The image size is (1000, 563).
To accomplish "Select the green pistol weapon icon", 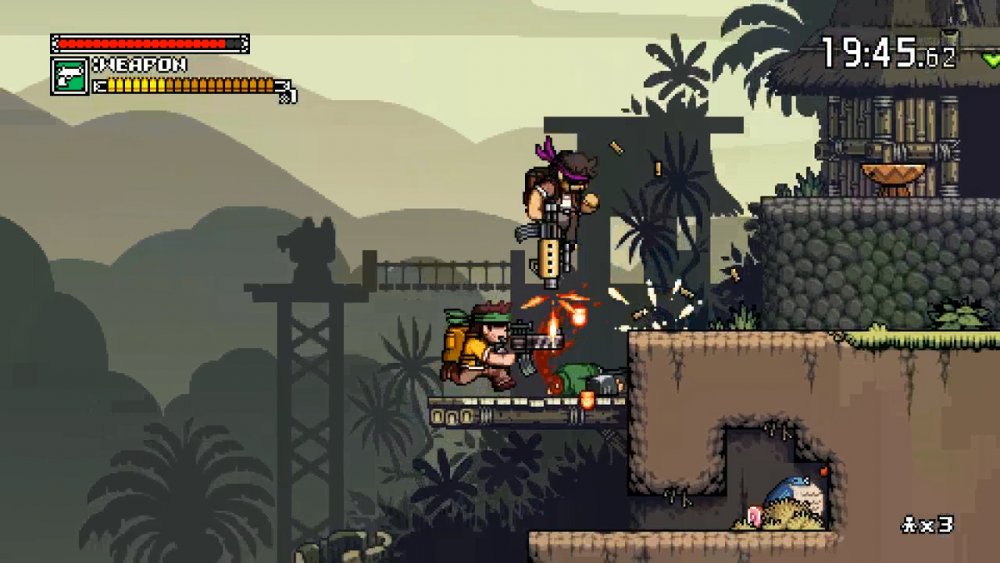I will (x=69, y=76).
